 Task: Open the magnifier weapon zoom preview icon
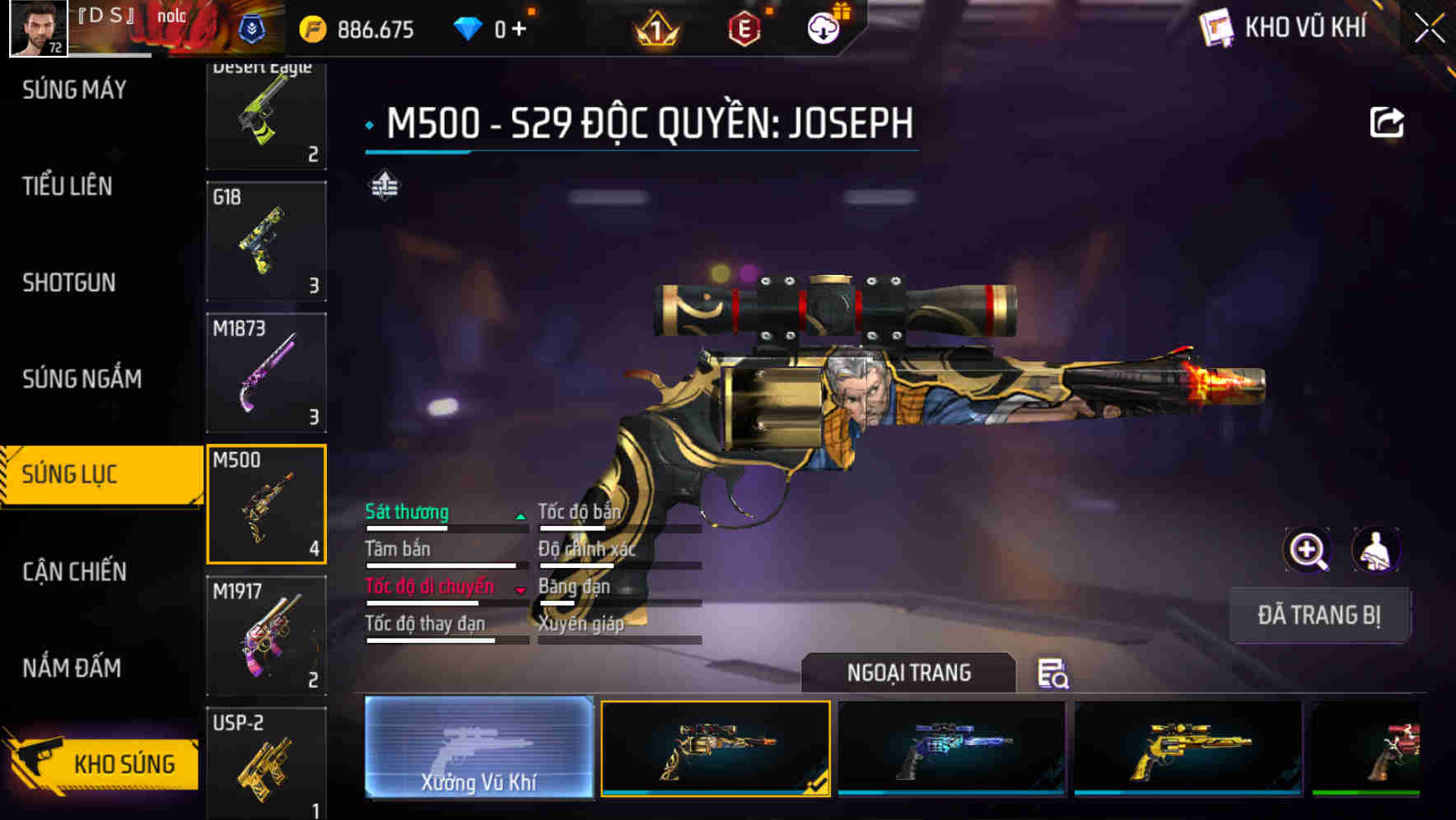pos(1309,550)
